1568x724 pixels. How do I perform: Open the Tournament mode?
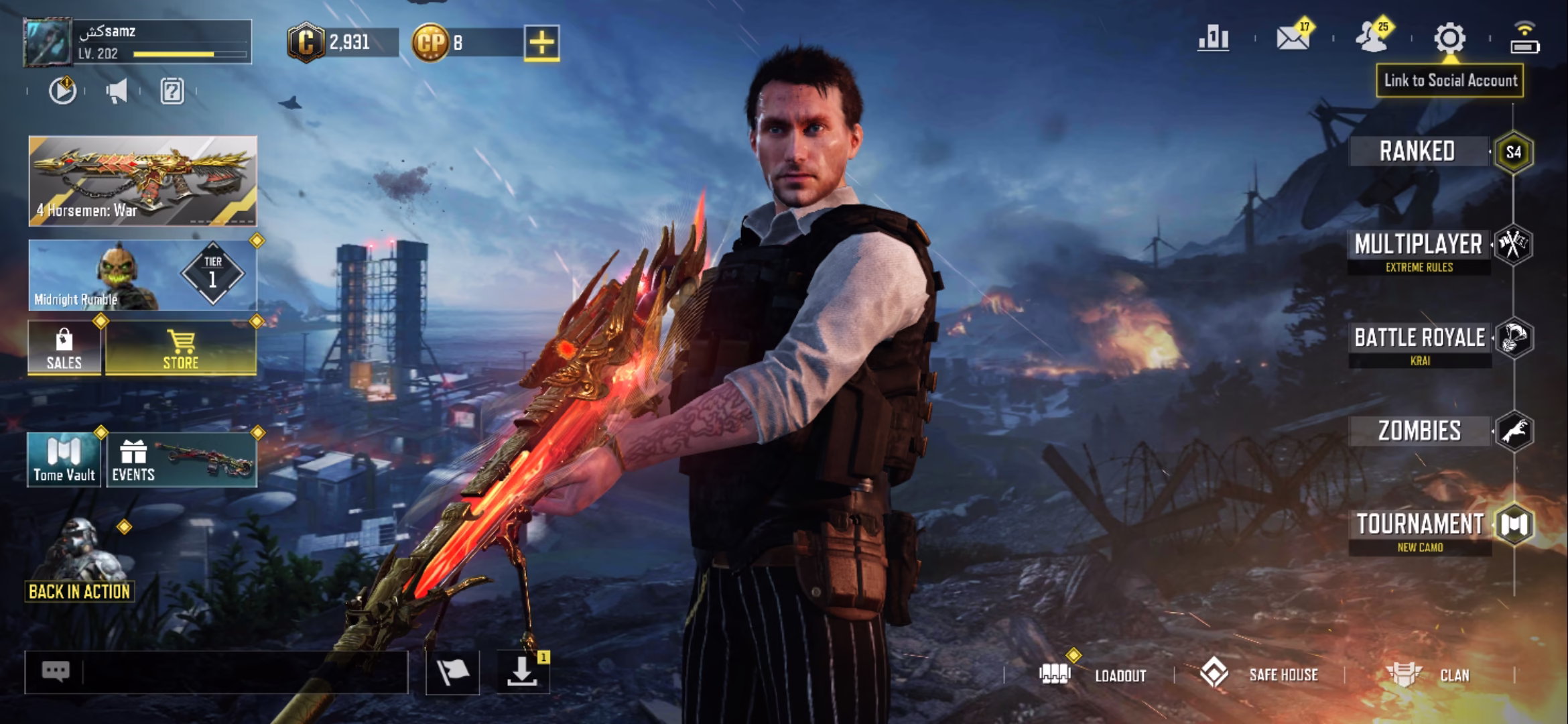pyautogui.click(x=1420, y=530)
